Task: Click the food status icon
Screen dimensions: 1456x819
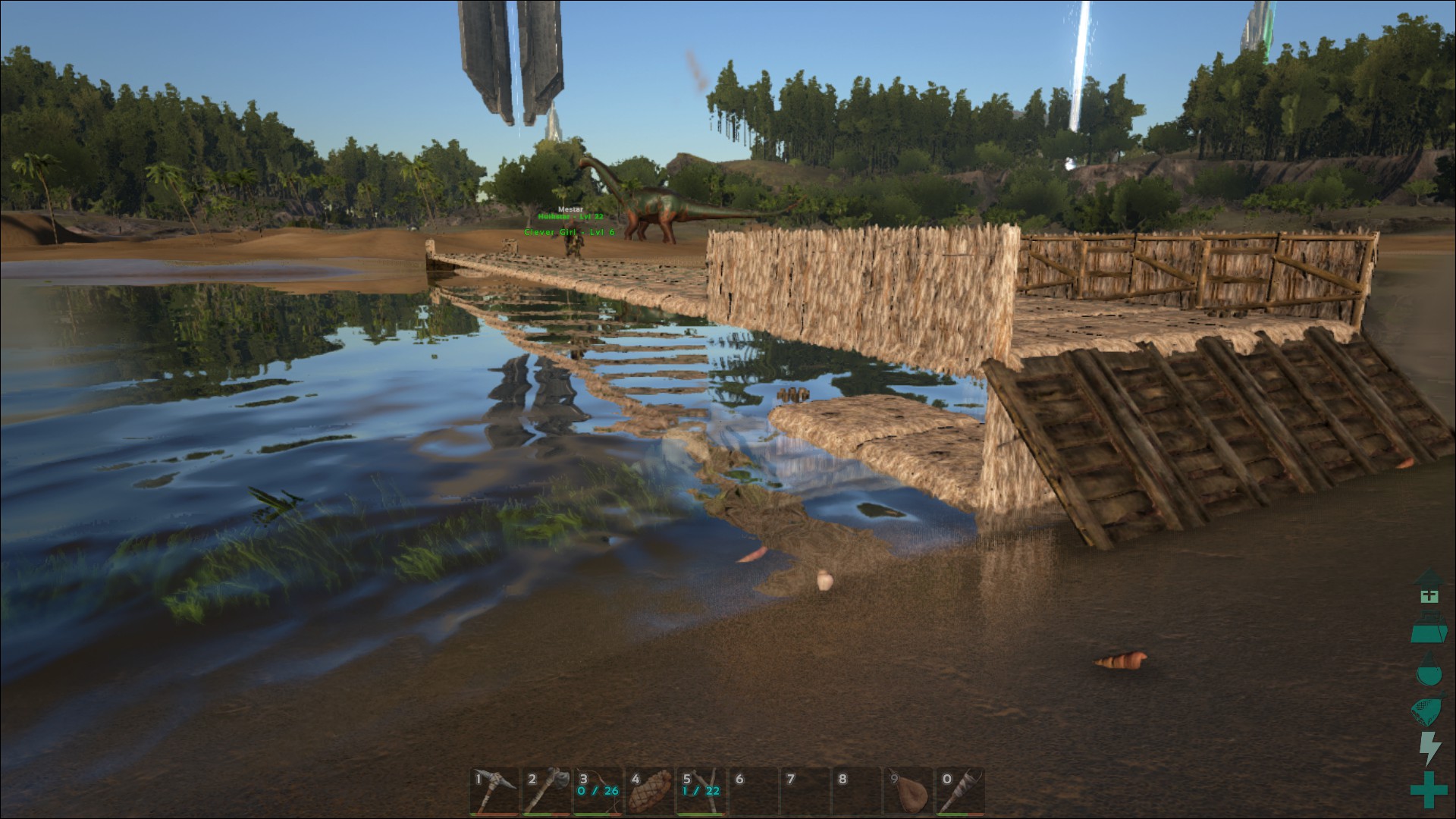Action: tap(1426, 707)
